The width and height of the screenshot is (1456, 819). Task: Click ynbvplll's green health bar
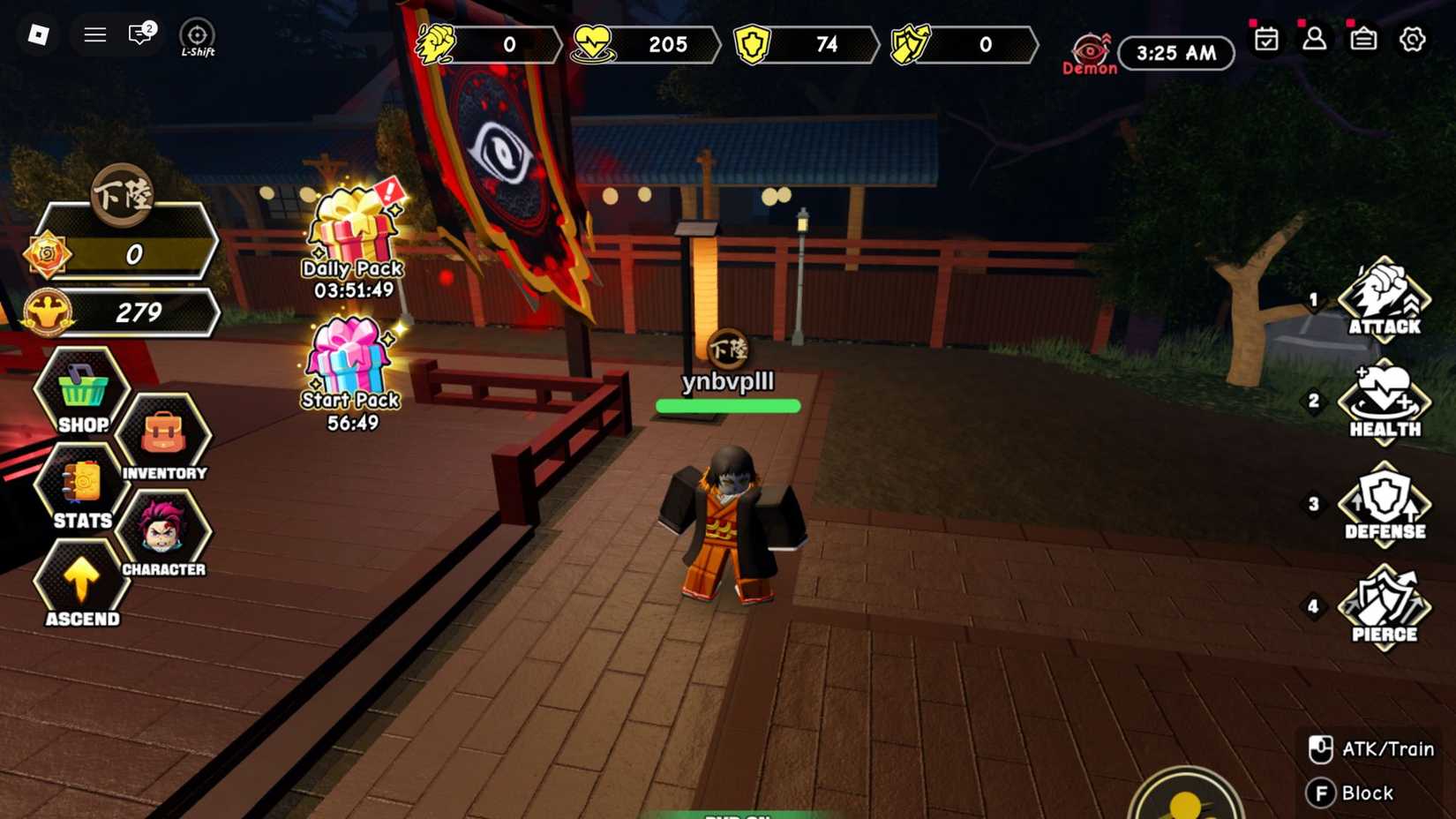pos(728,405)
